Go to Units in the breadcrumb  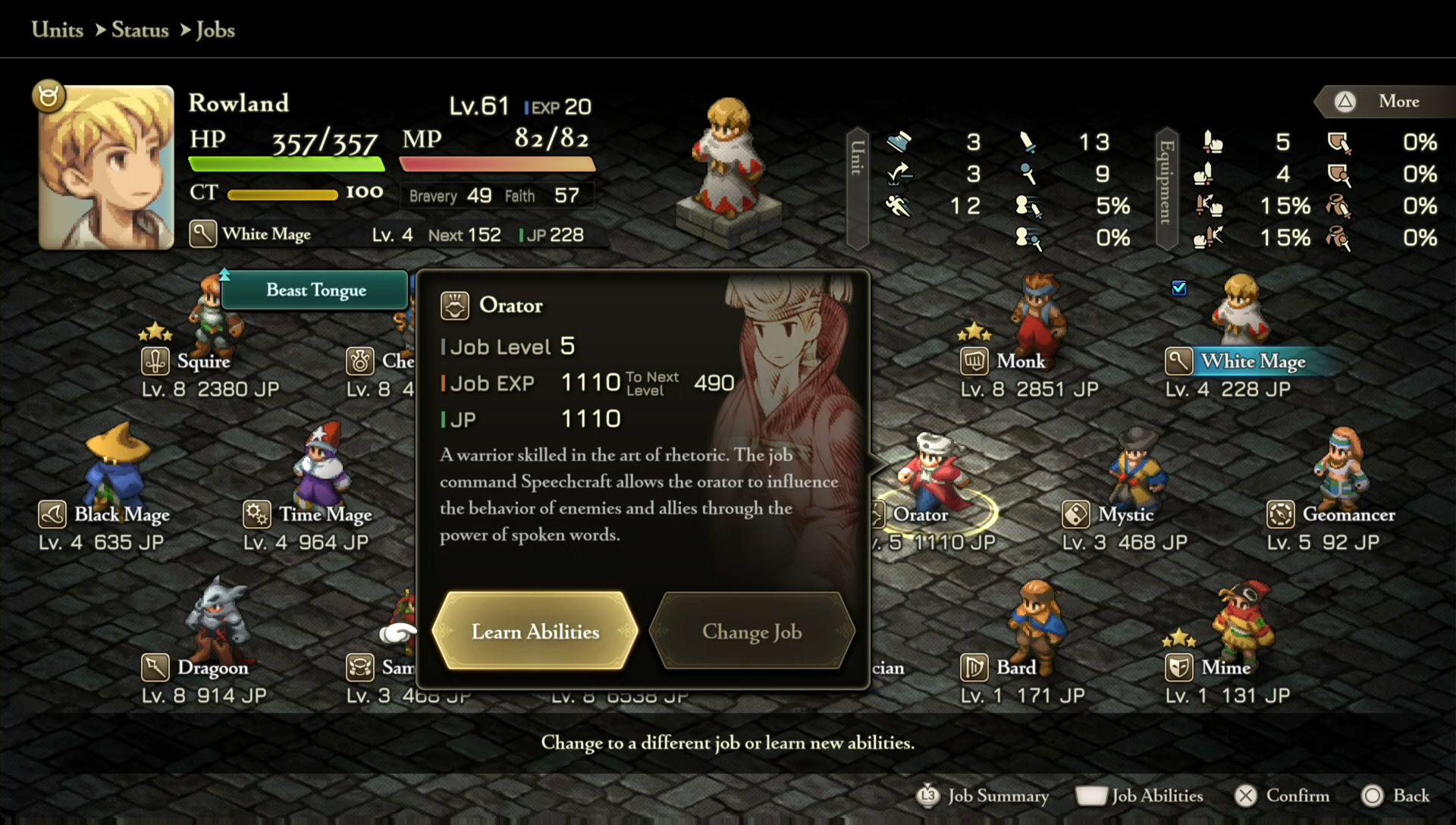point(58,30)
